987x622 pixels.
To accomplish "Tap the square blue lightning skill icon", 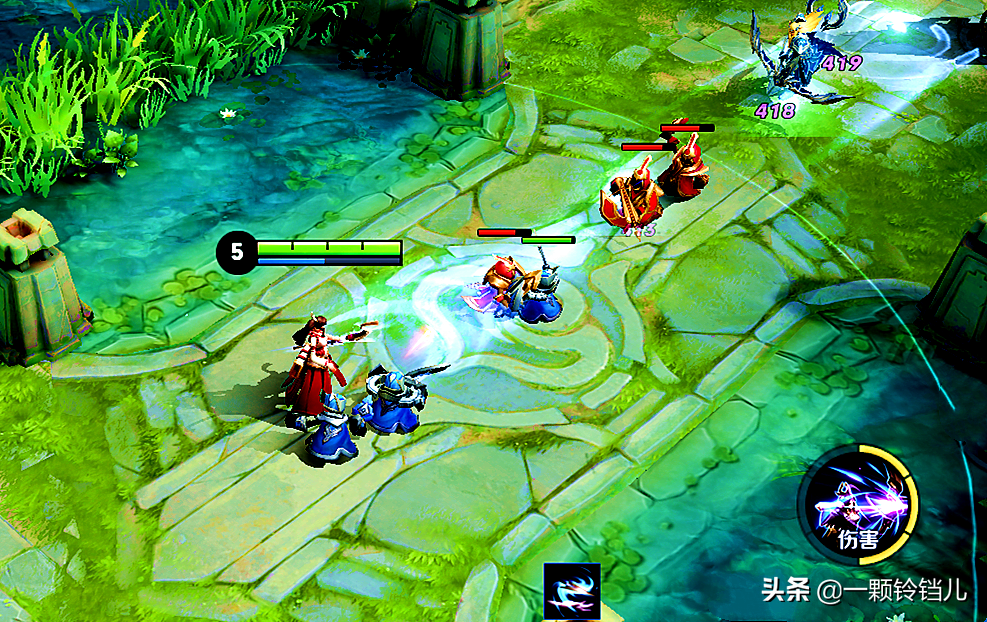I will 572,590.
